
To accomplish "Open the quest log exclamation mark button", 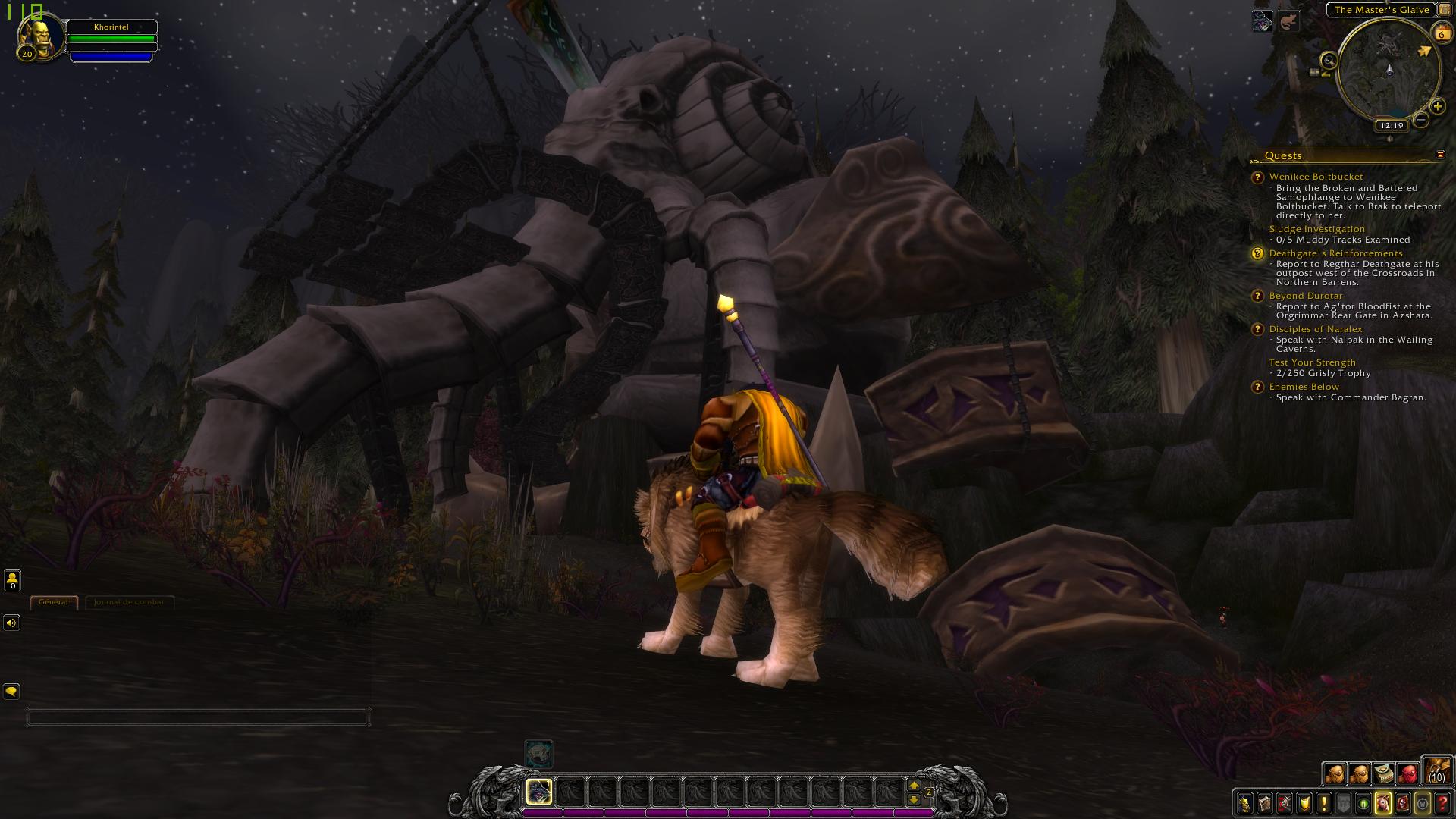I will 1323,803.
